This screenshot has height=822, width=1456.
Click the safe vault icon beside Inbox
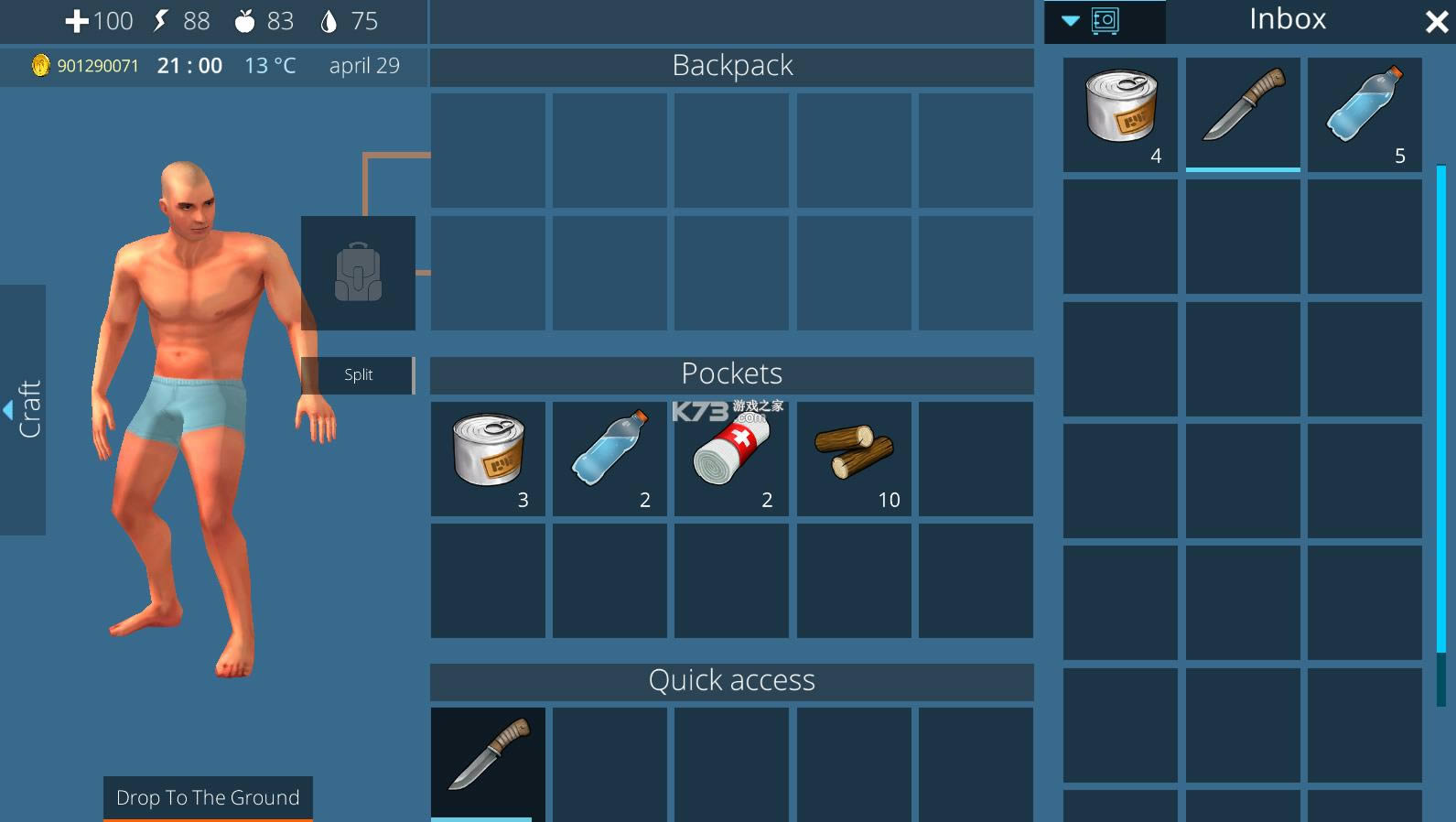point(1105,20)
